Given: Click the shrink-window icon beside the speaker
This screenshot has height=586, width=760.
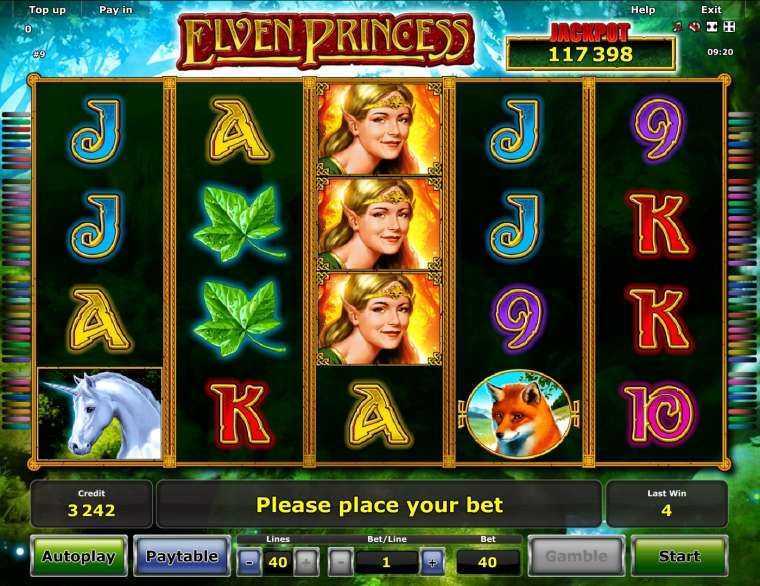Looking at the screenshot, I should tap(711, 27).
